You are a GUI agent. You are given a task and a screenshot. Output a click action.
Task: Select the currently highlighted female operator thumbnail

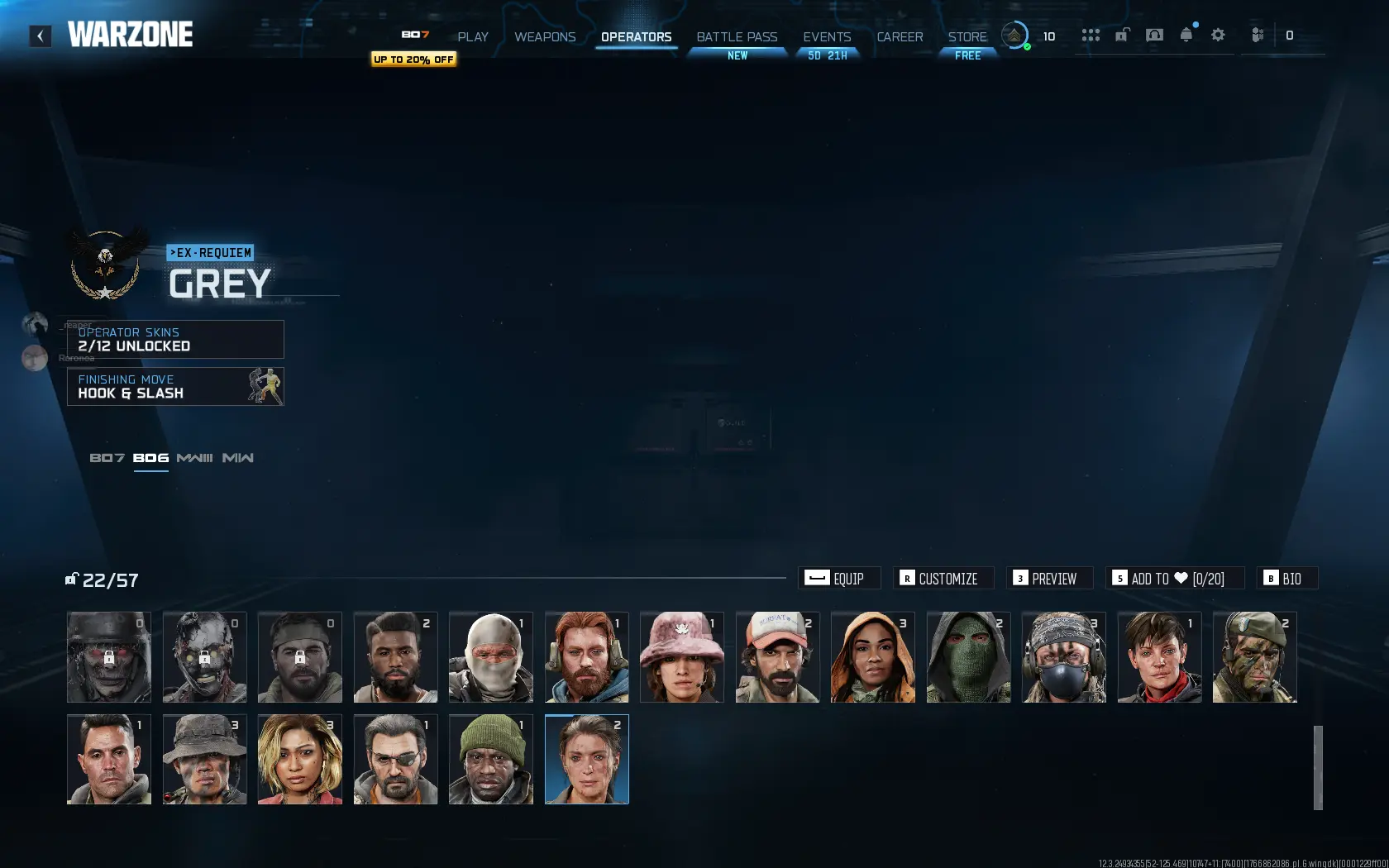point(586,759)
